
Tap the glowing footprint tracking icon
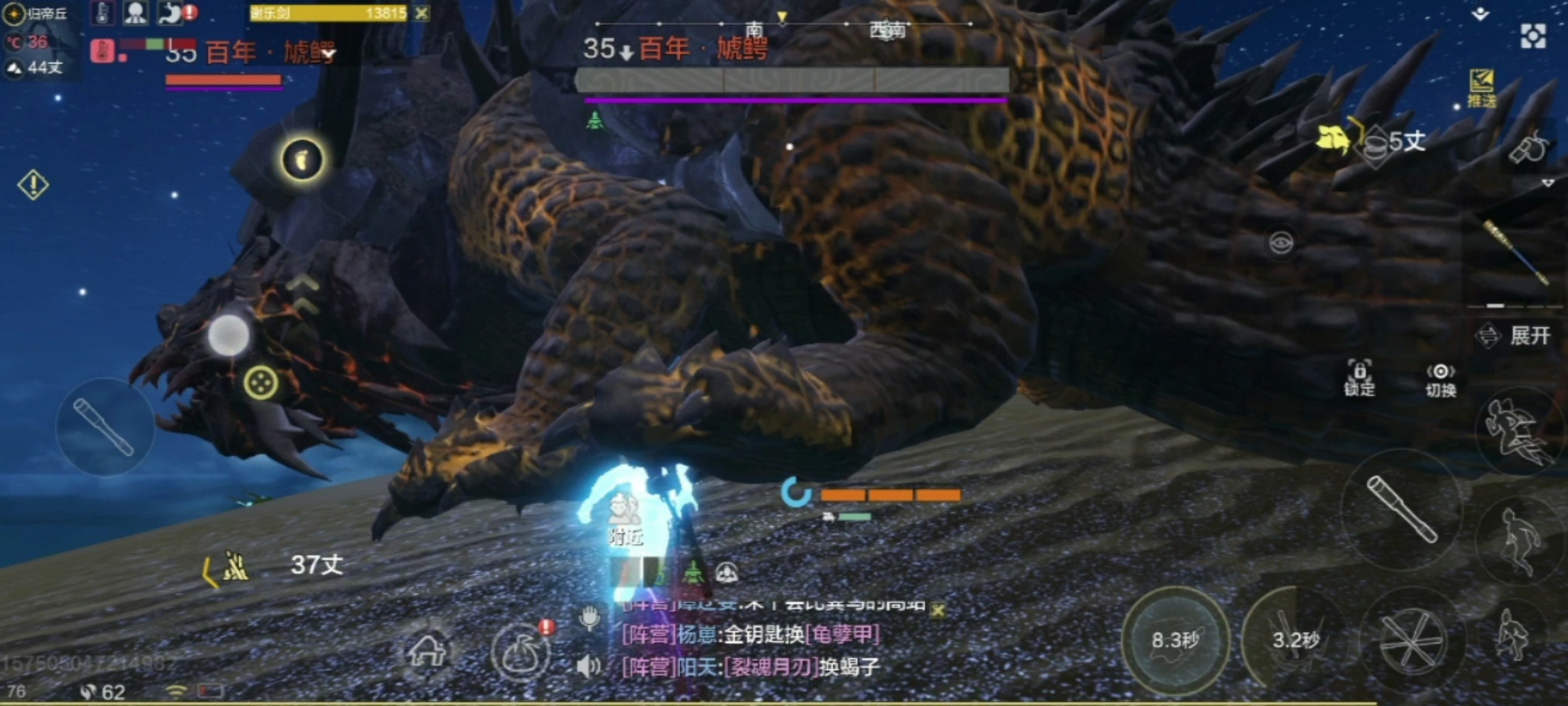coord(302,160)
